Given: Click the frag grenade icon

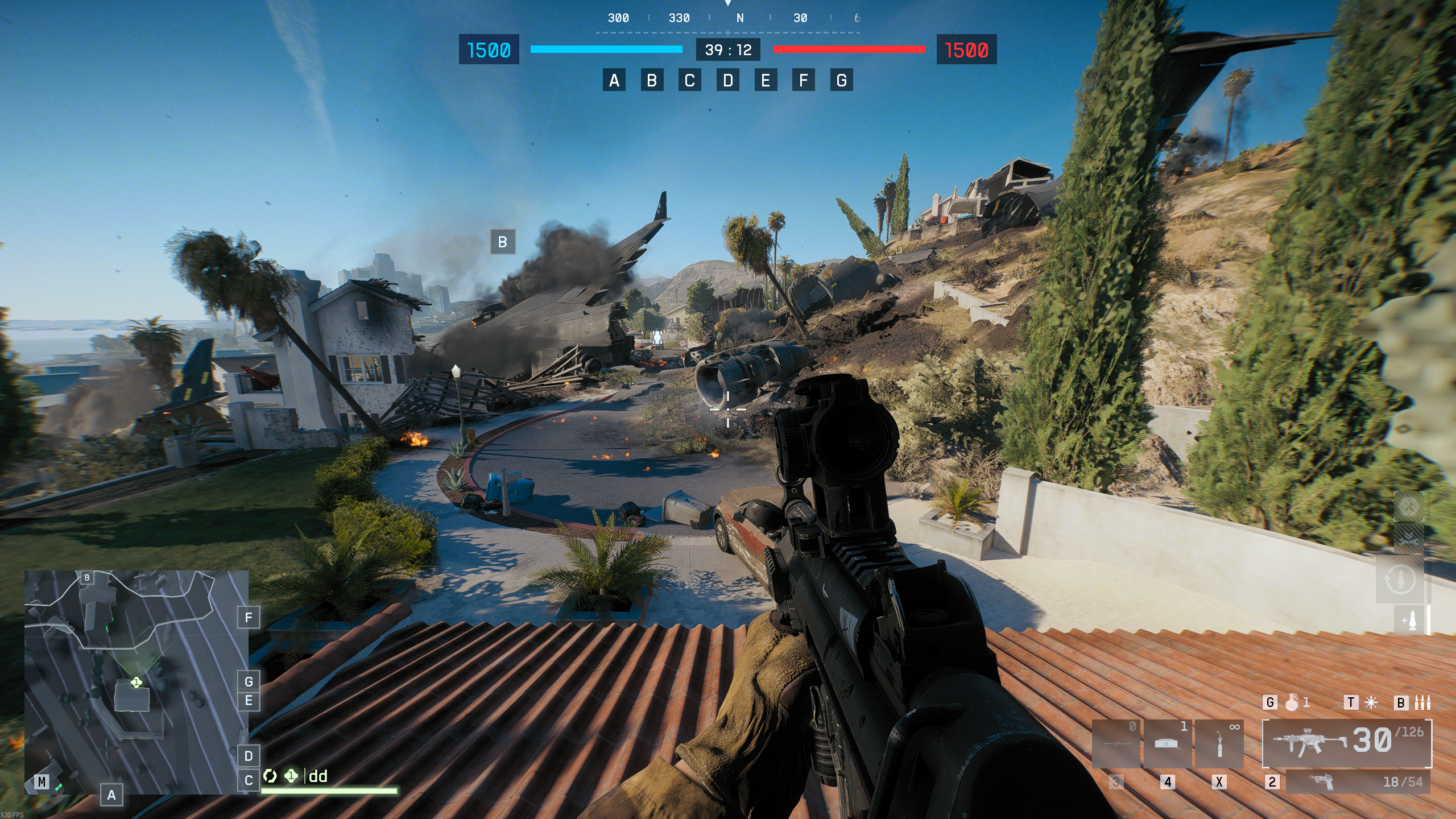Looking at the screenshot, I should [1292, 703].
